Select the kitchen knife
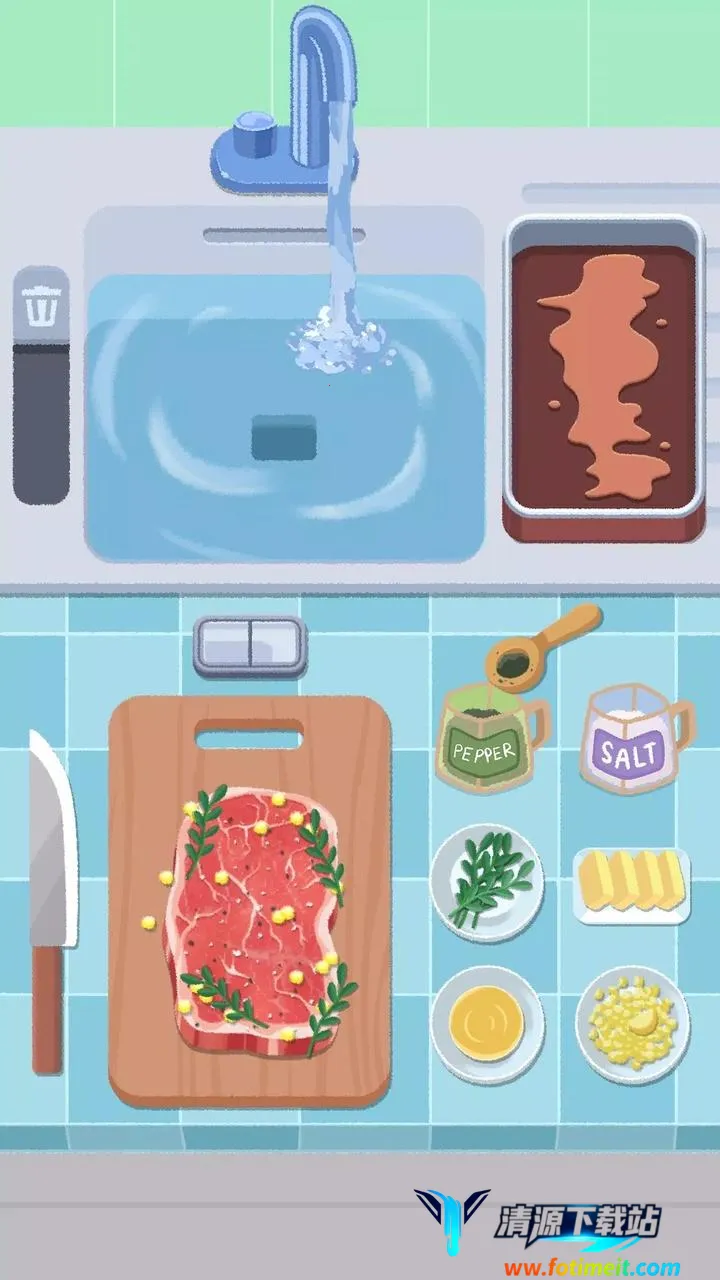The image size is (720, 1280). [x=50, y=900]
